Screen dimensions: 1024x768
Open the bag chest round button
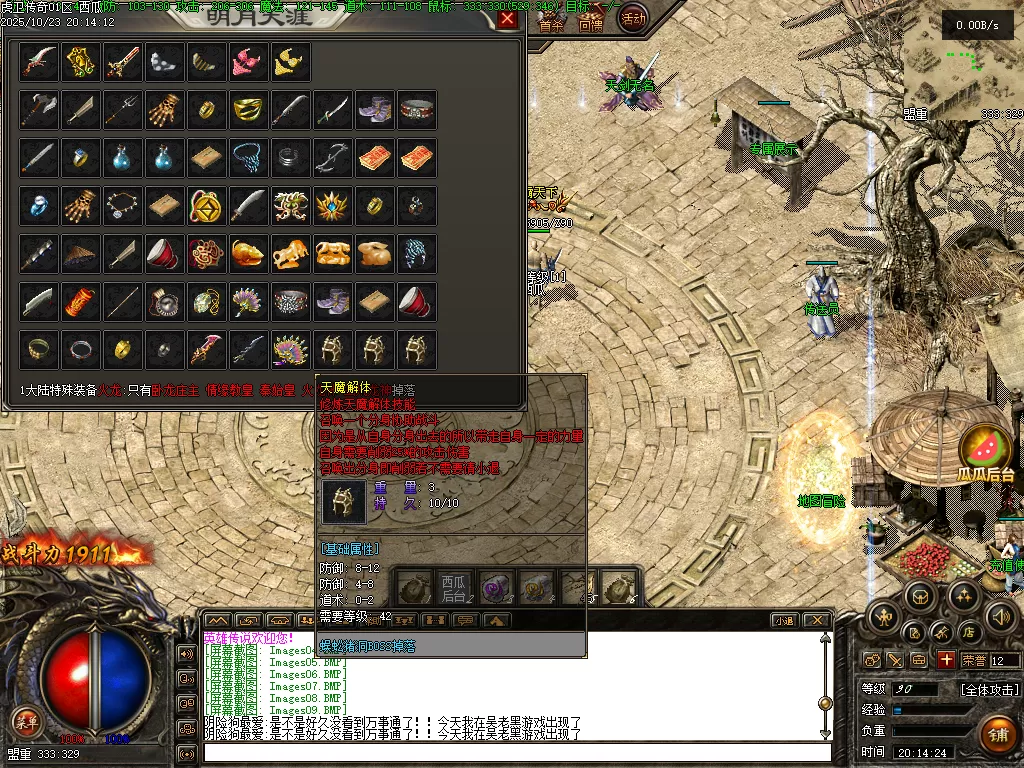[x=920, y=596]
